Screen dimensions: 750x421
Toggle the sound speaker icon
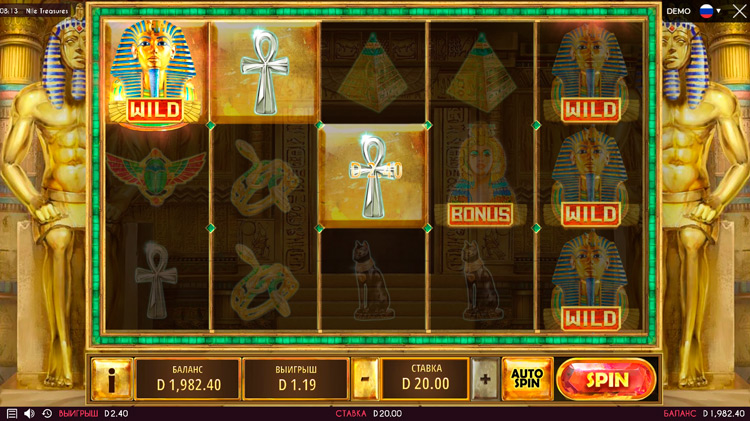[29, 413]
